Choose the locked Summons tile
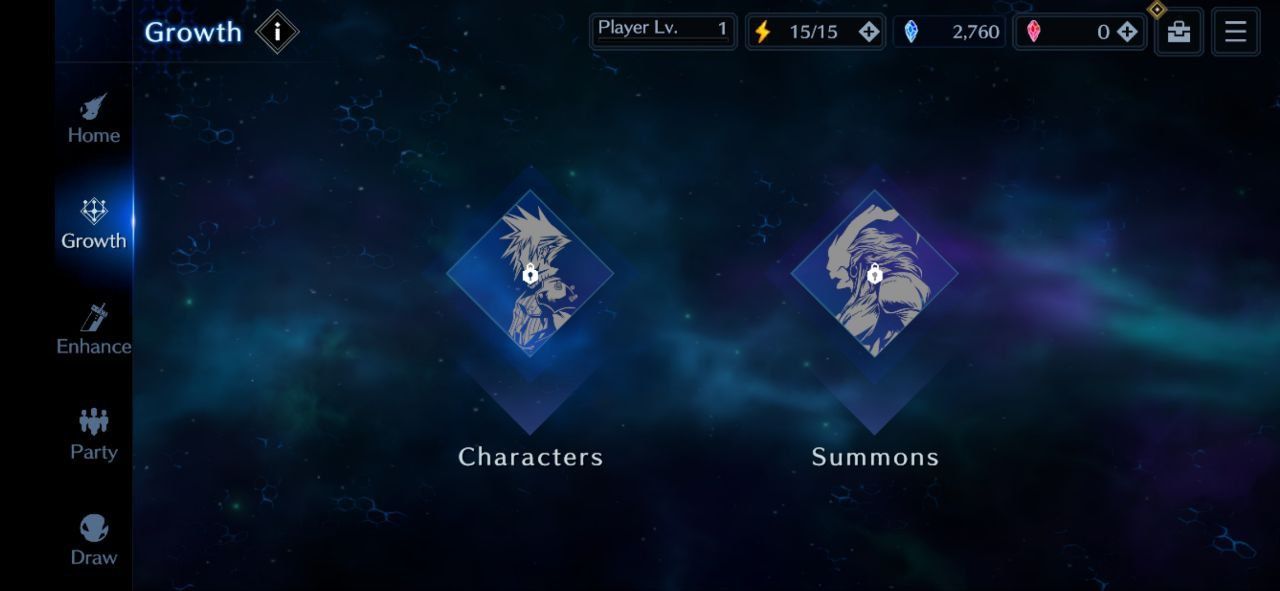 click(874, 274)
